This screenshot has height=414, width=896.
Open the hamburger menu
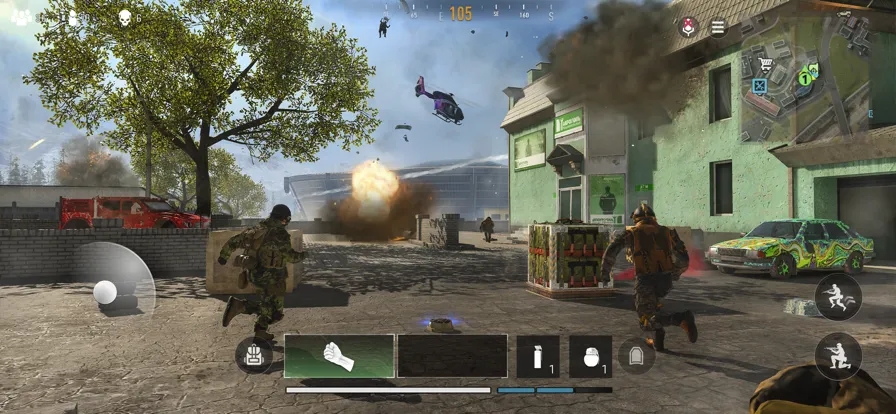(x=718, y=27)
